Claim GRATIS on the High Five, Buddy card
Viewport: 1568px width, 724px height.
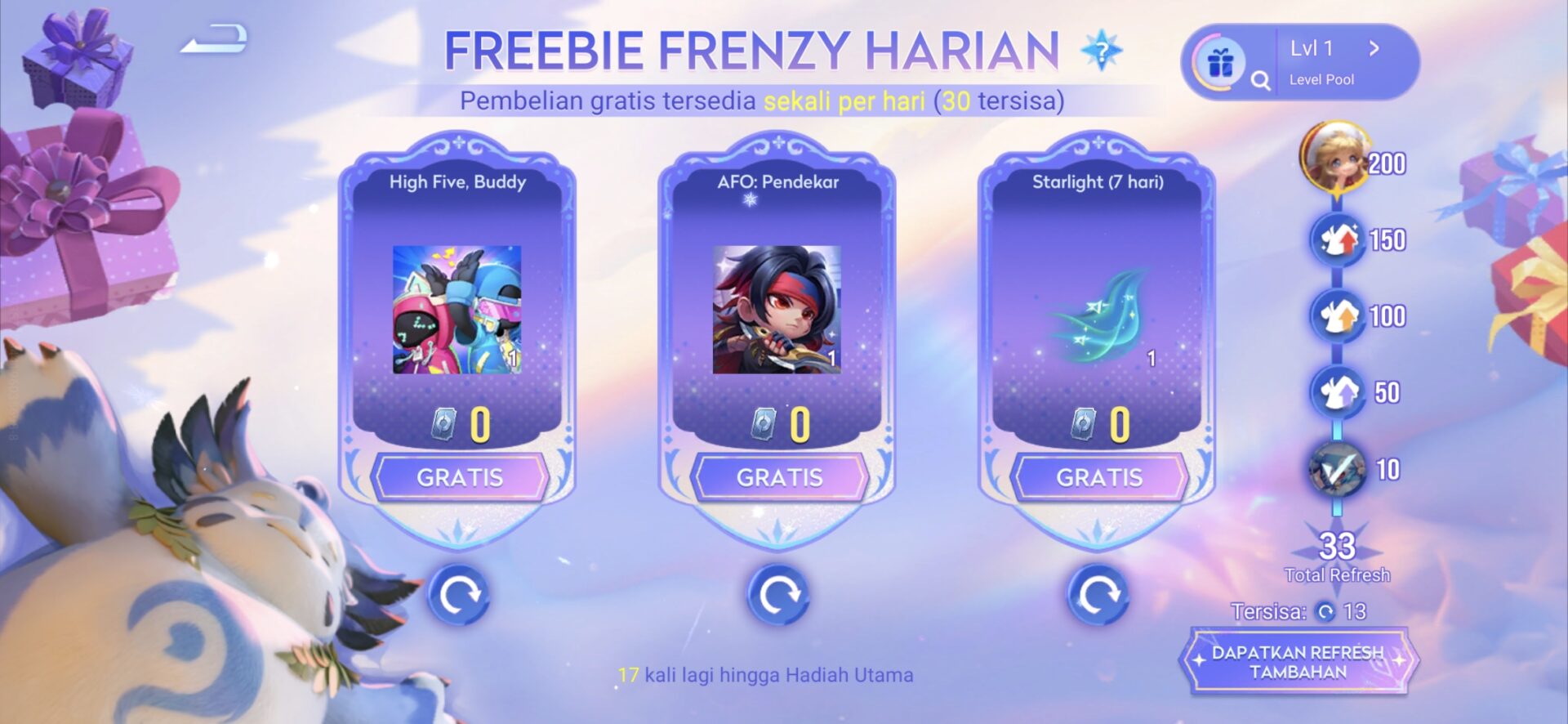pyautogui.click(x=460, y=477)
